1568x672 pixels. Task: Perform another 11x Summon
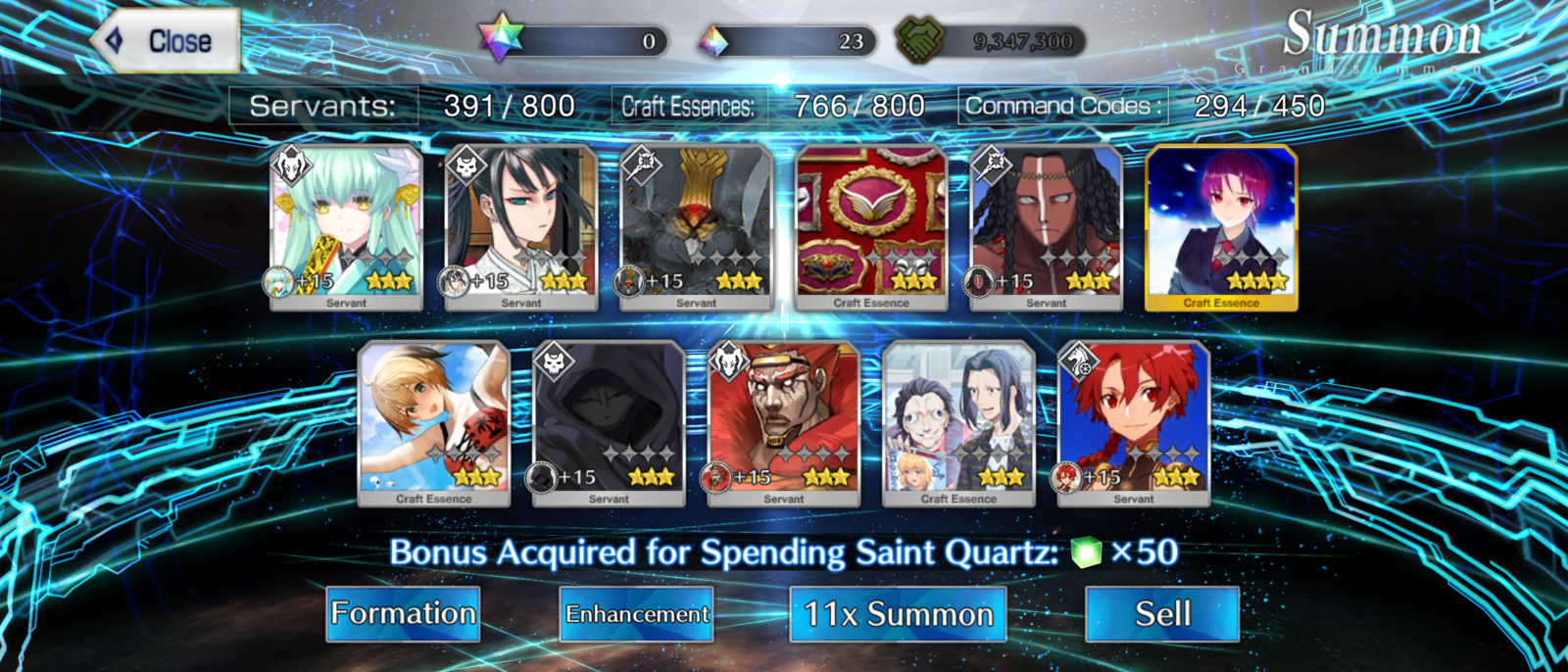click(898, 614)
